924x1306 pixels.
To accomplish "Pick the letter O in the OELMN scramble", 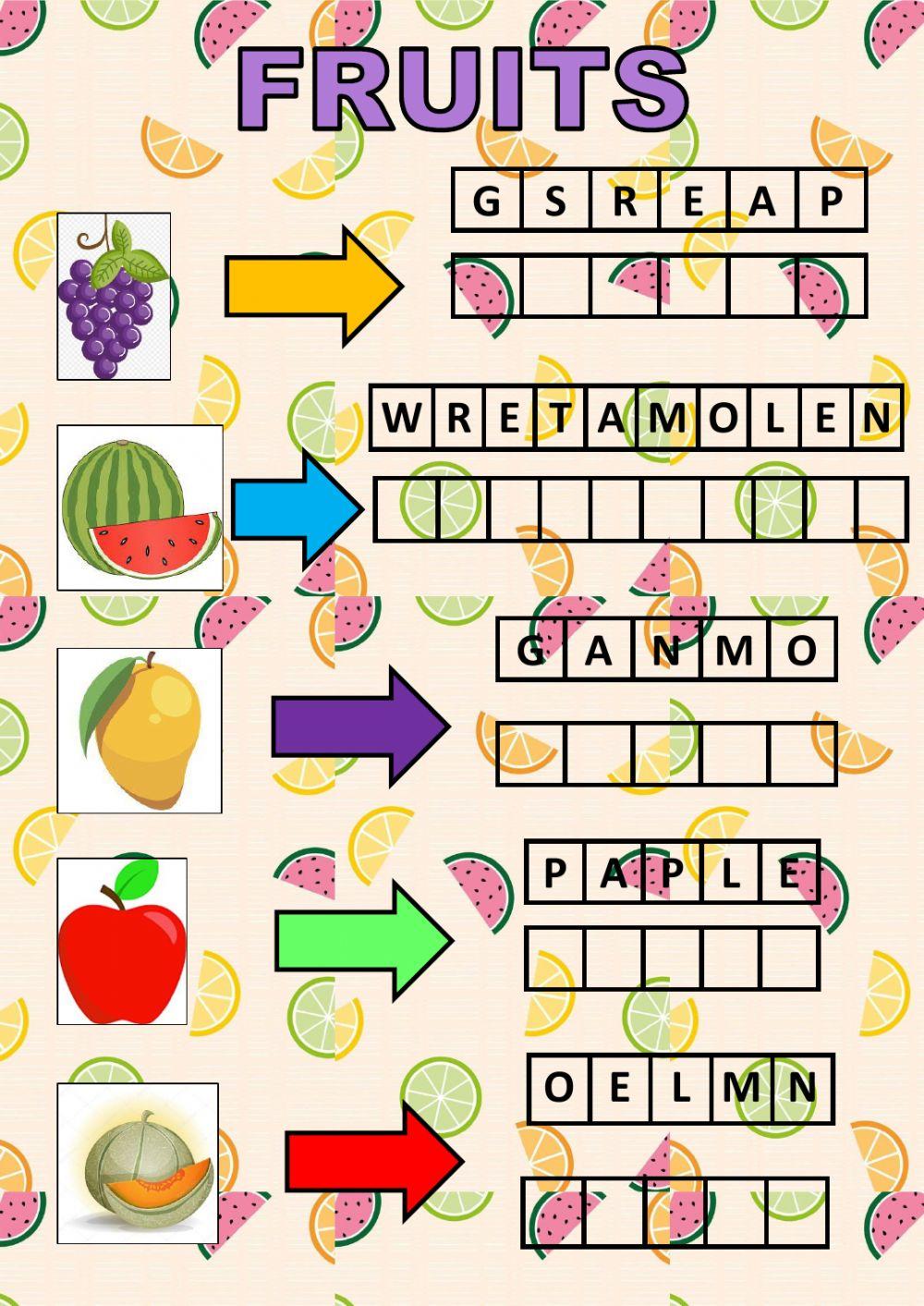I will click(x=558, y=1088).
